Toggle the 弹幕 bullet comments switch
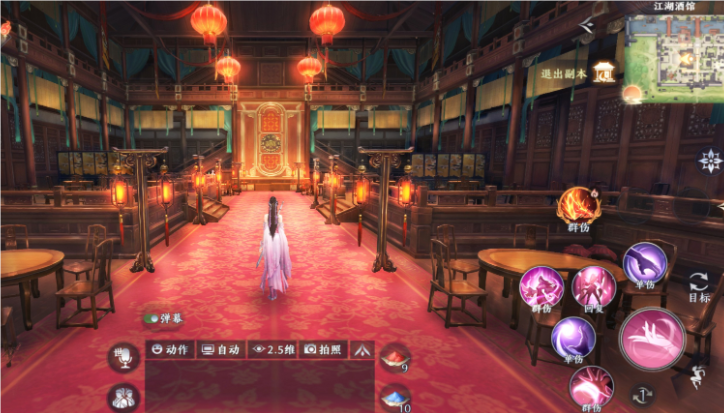724x413 pixels. pyautogui.click(x=152, y=318)
